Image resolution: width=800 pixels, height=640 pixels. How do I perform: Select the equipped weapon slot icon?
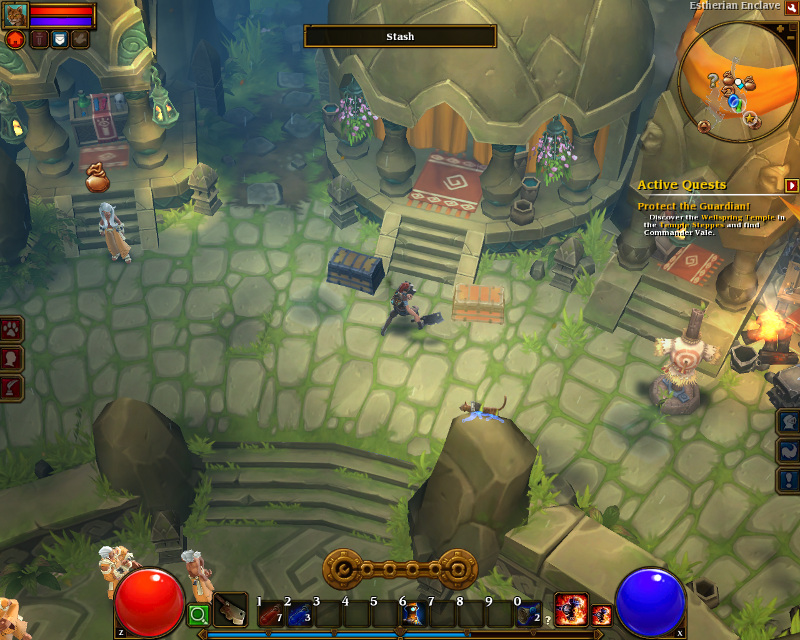231,609
